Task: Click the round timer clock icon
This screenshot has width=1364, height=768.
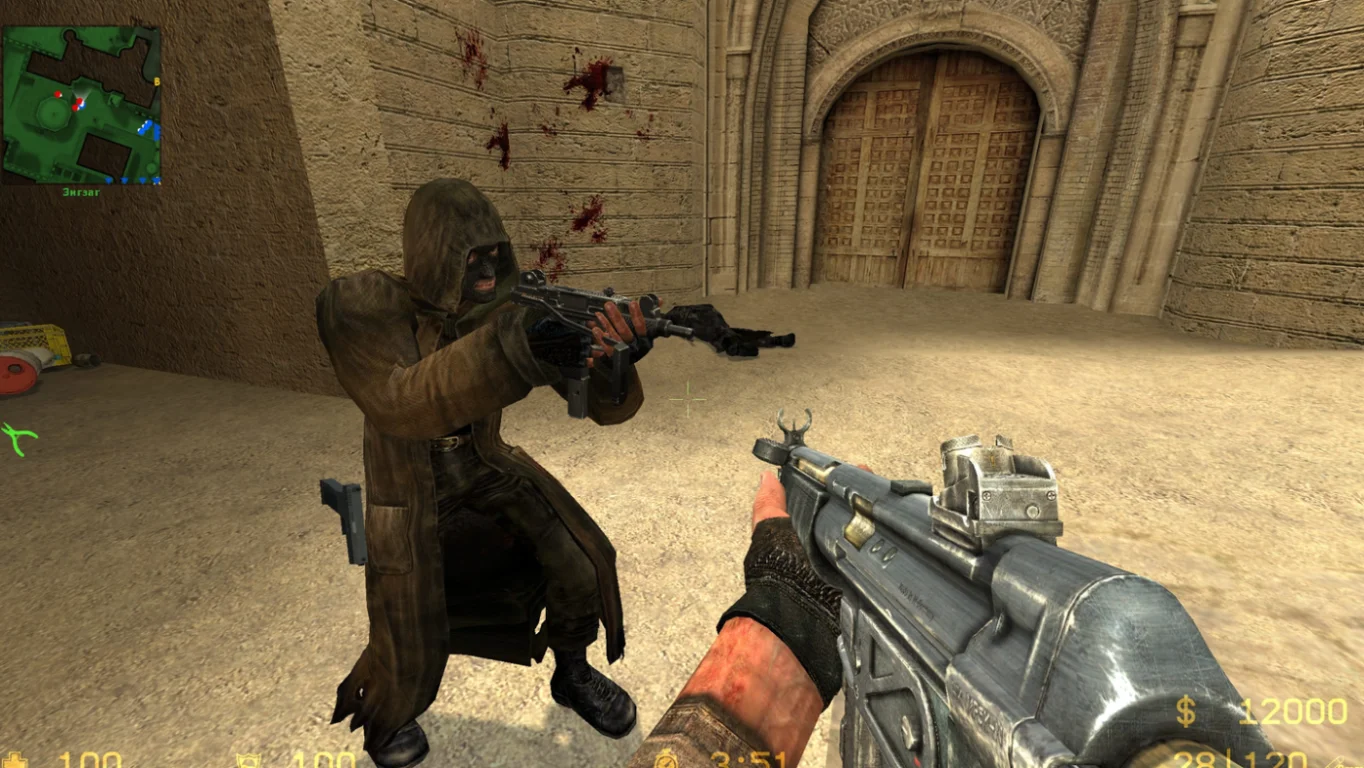Action: (x=667, y=760)
